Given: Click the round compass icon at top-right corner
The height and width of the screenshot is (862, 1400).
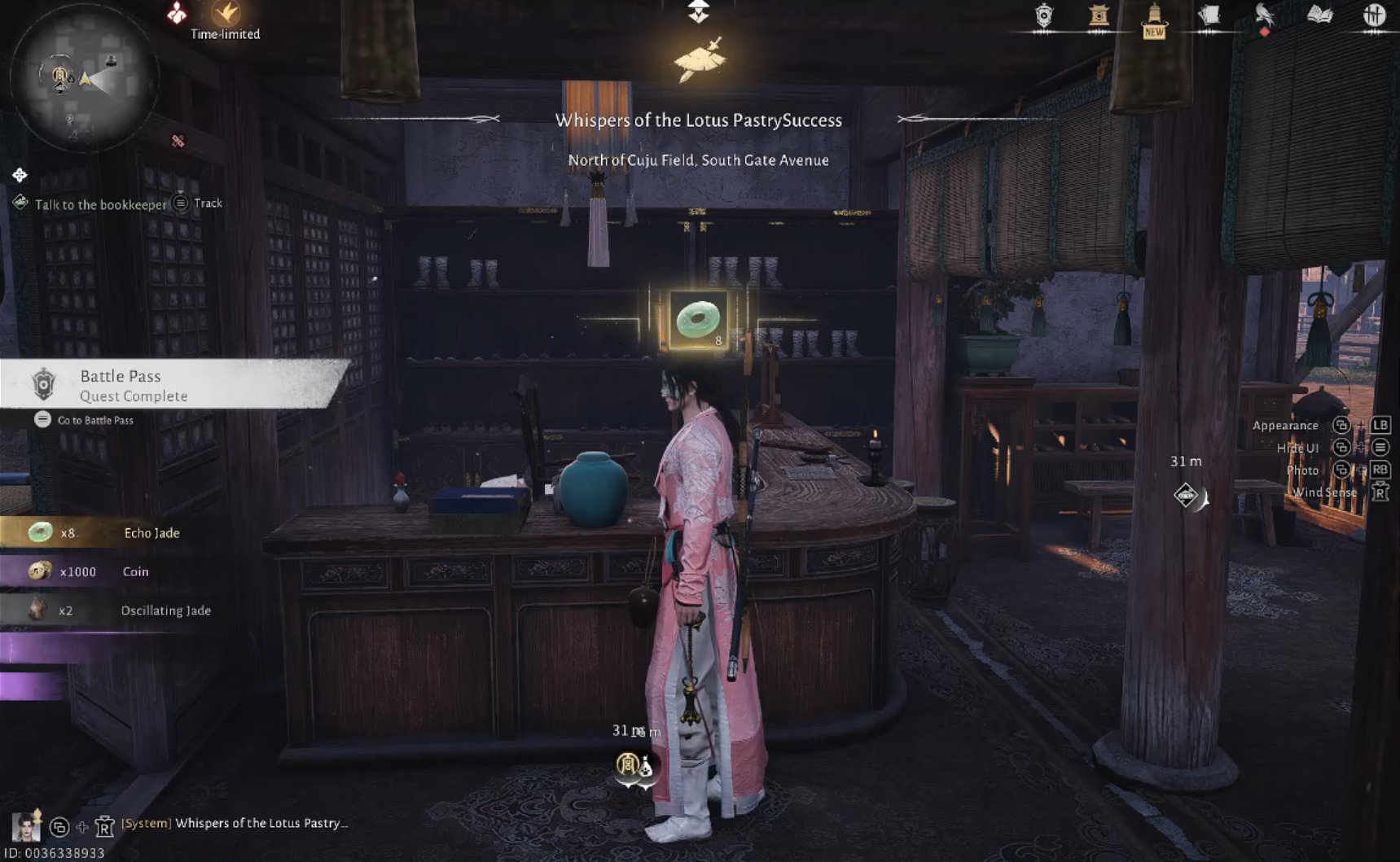Looking at the screenshot, I should pyautogui.click(x=1375, y=14).
